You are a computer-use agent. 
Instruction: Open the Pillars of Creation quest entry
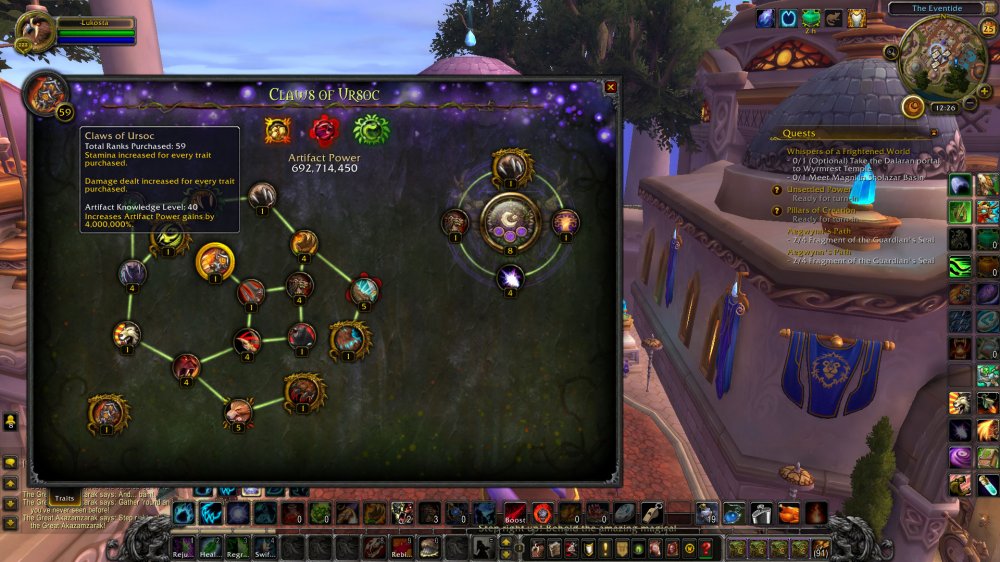(824, 211)
